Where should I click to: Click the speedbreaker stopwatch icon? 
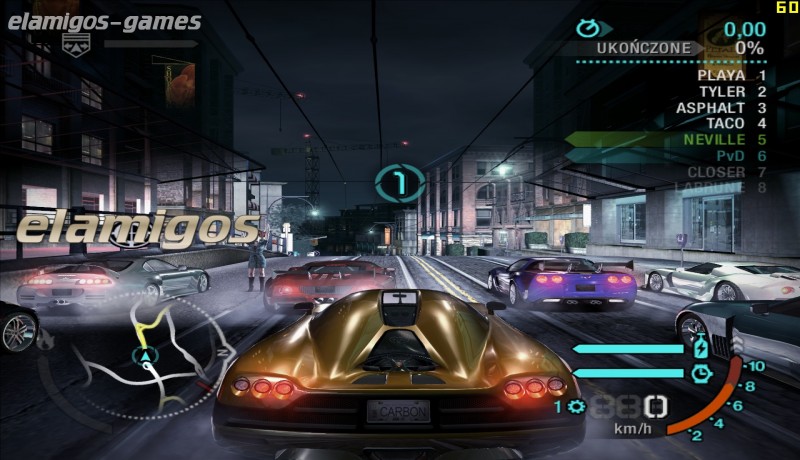tap(701, 373)
